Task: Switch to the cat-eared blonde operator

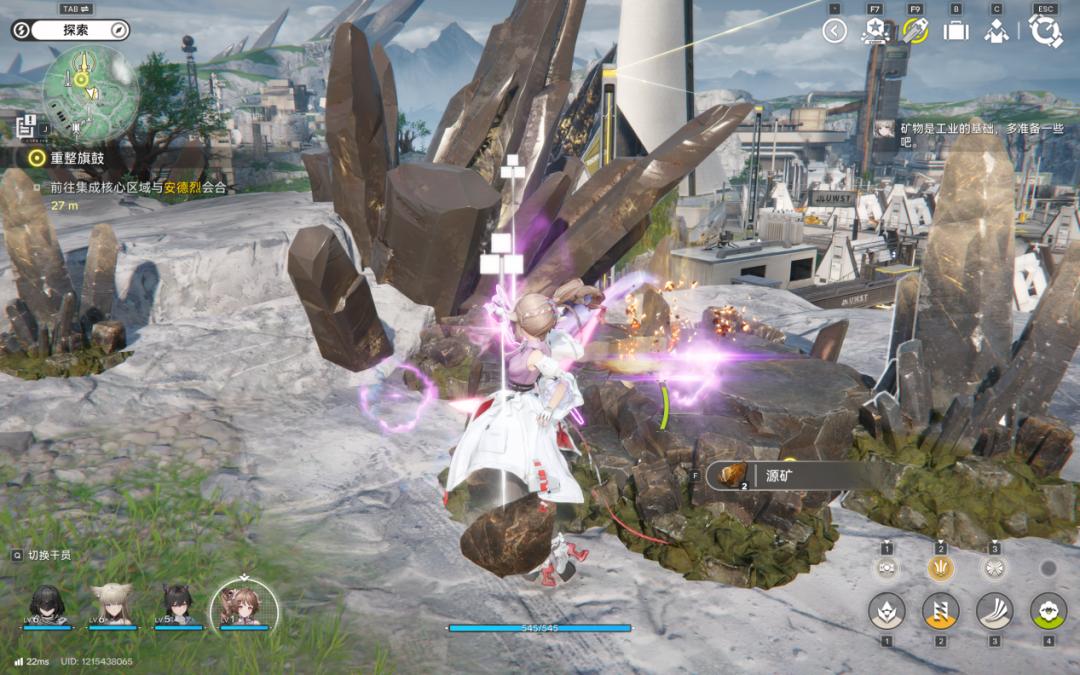Action: click(113, 605)
